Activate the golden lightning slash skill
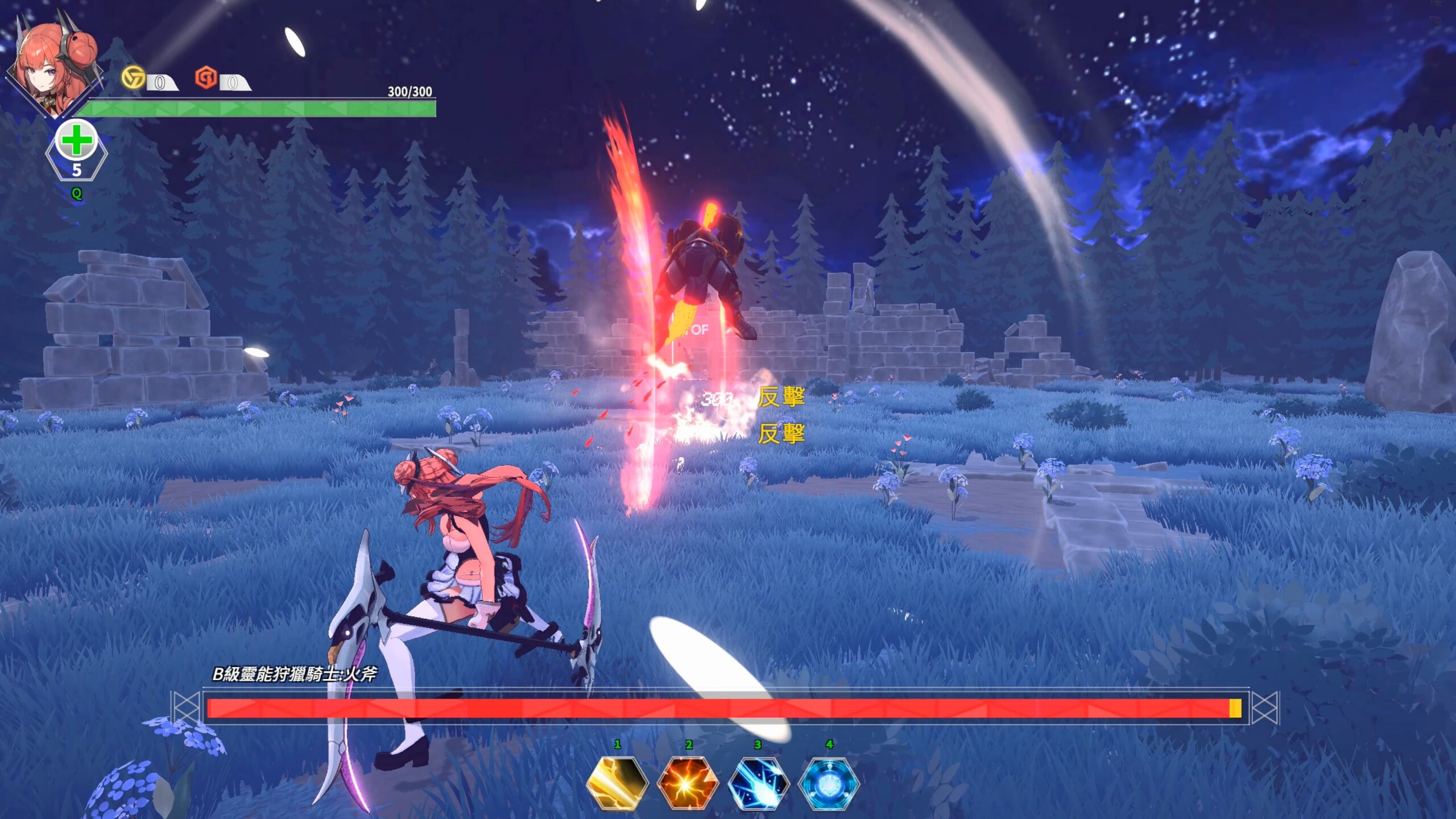The height and width of the screenshot is (819, 1456). click(617, 784)
